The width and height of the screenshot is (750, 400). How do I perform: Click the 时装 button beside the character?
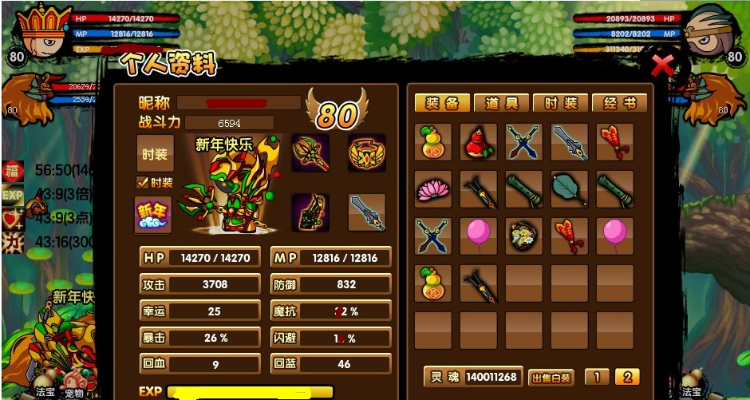(154, 153)
